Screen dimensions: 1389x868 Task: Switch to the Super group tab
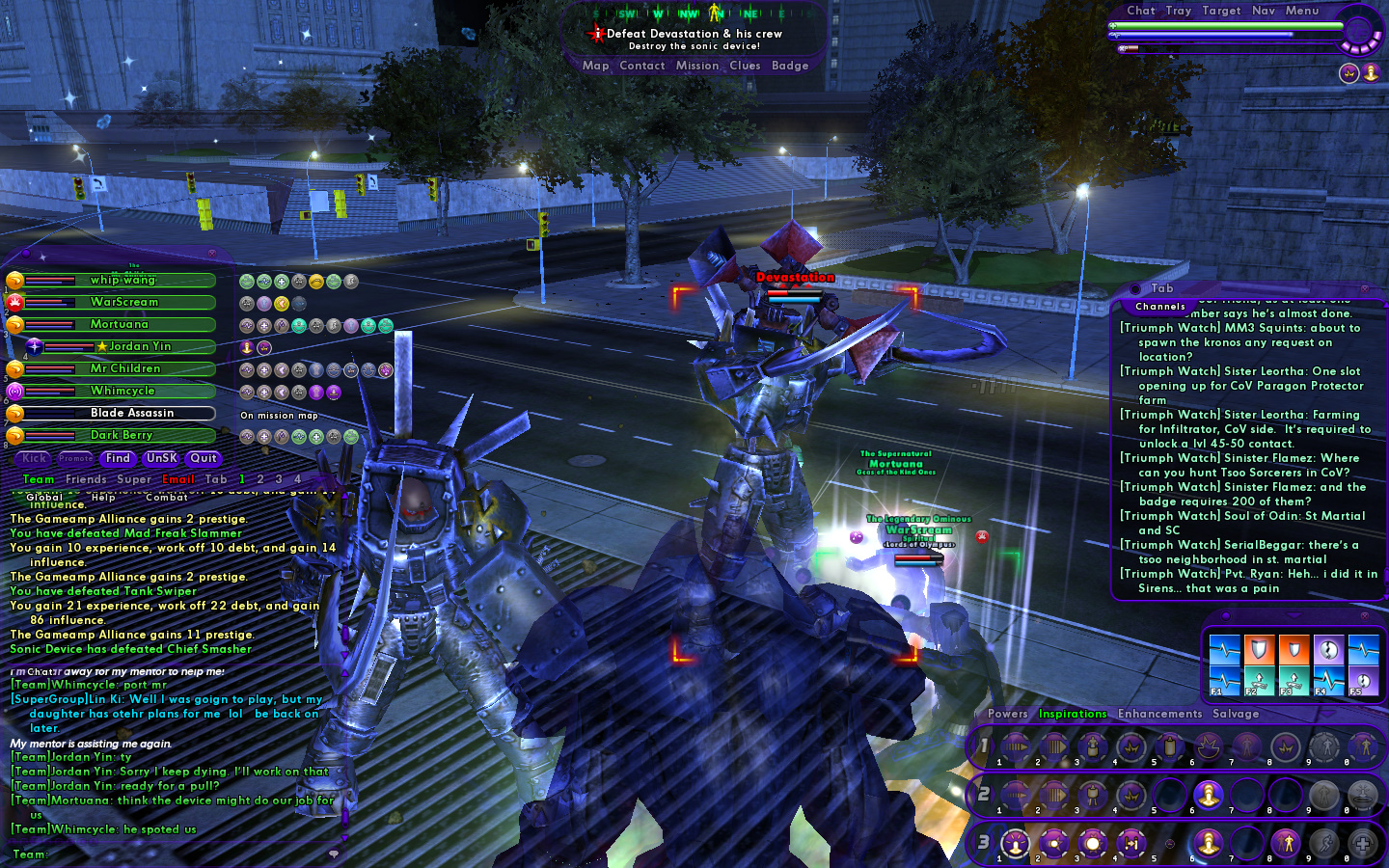click(x=134, y=479)
